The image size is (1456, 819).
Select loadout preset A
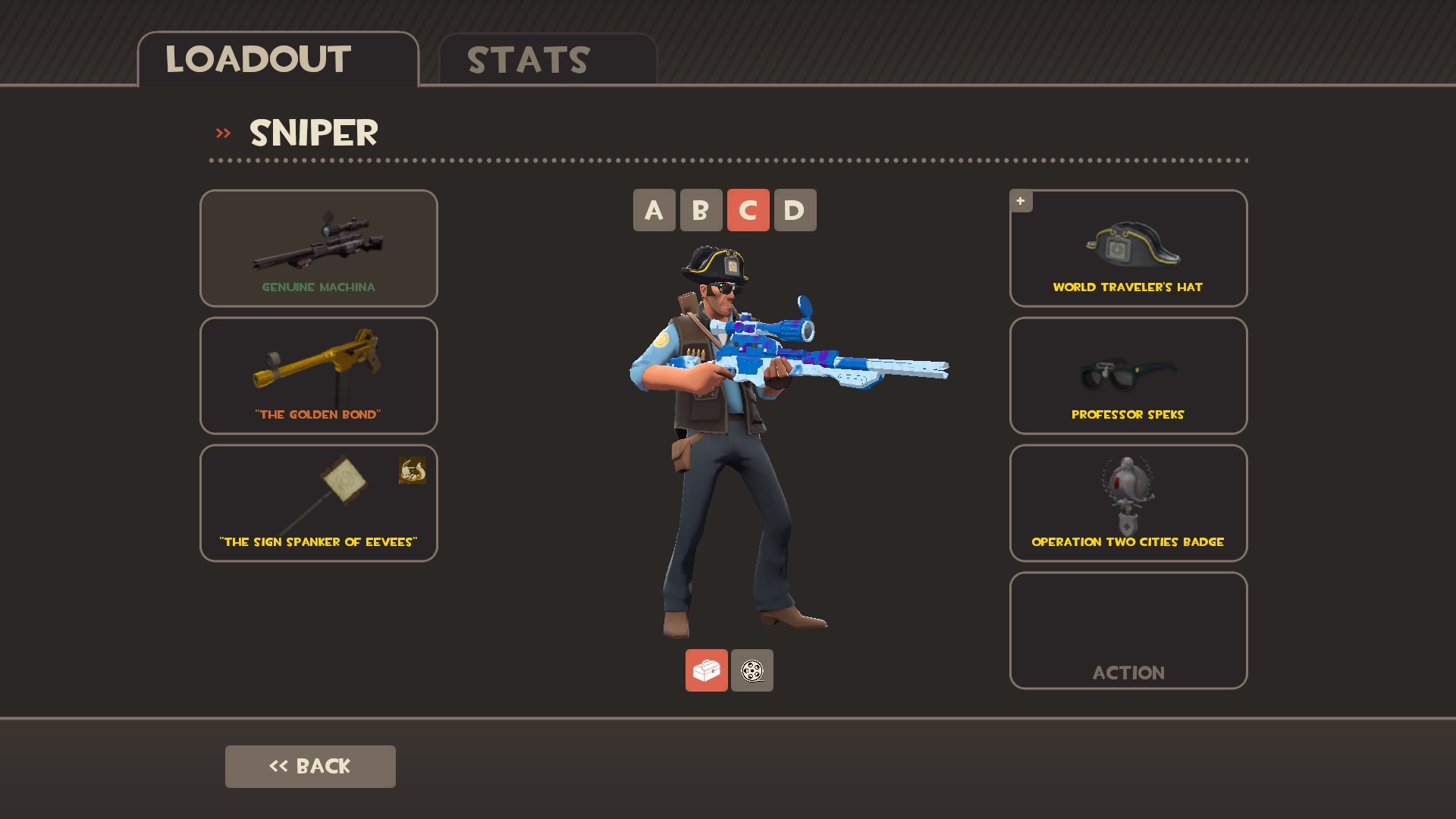pos(653,210)
